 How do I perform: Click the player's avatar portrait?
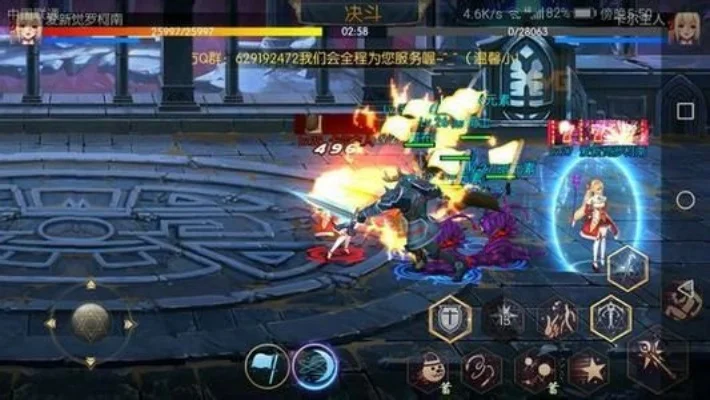(22, 25)
